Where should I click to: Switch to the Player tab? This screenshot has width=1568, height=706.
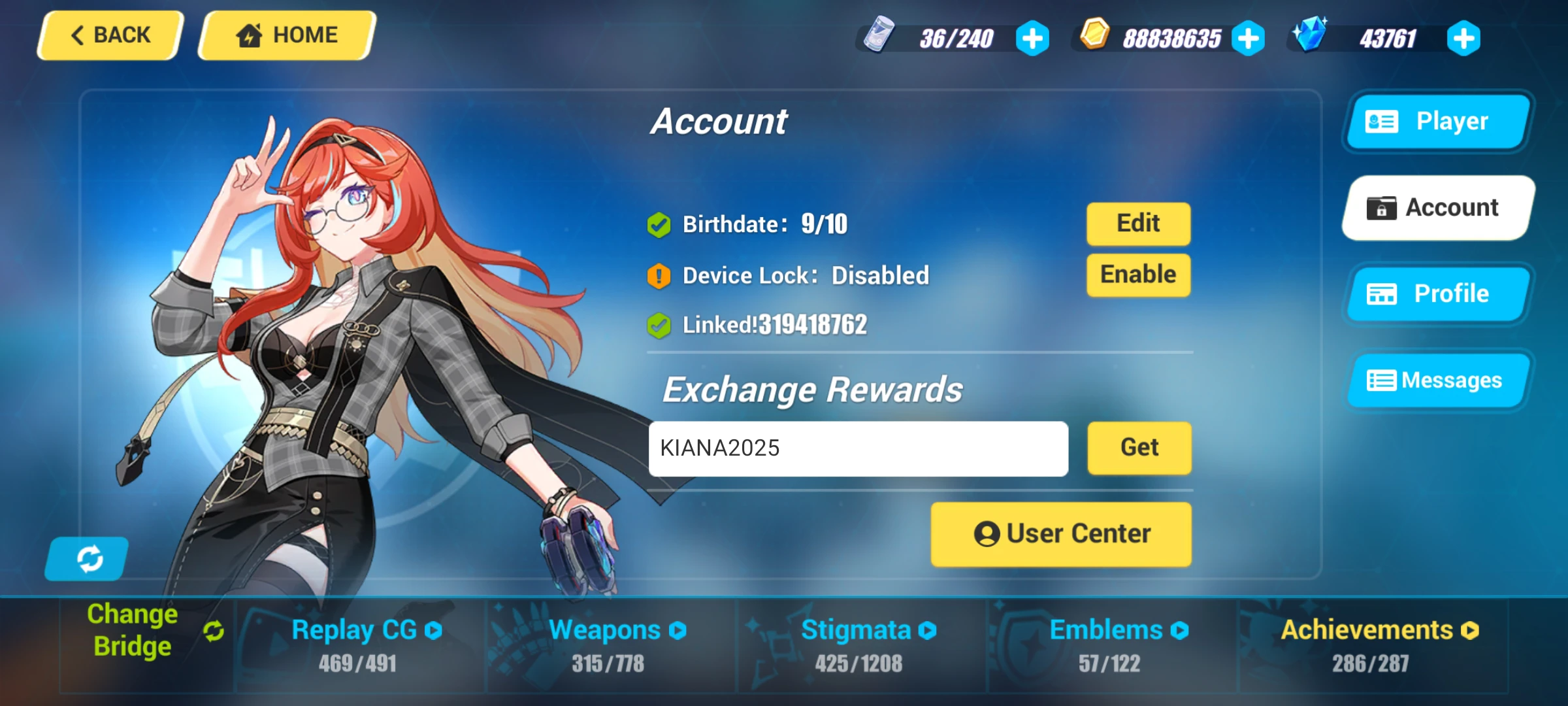click(x=1436, y=121)
